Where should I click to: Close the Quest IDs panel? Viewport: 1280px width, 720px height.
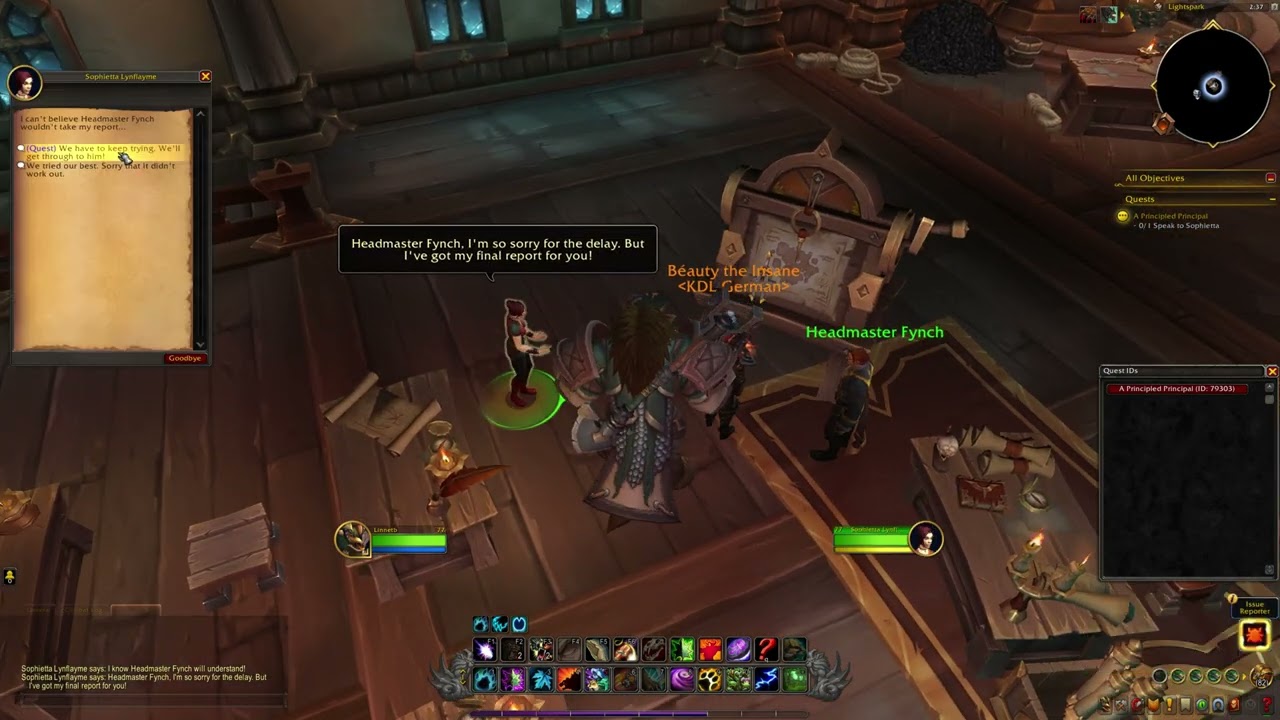(x=1272, y=371)
